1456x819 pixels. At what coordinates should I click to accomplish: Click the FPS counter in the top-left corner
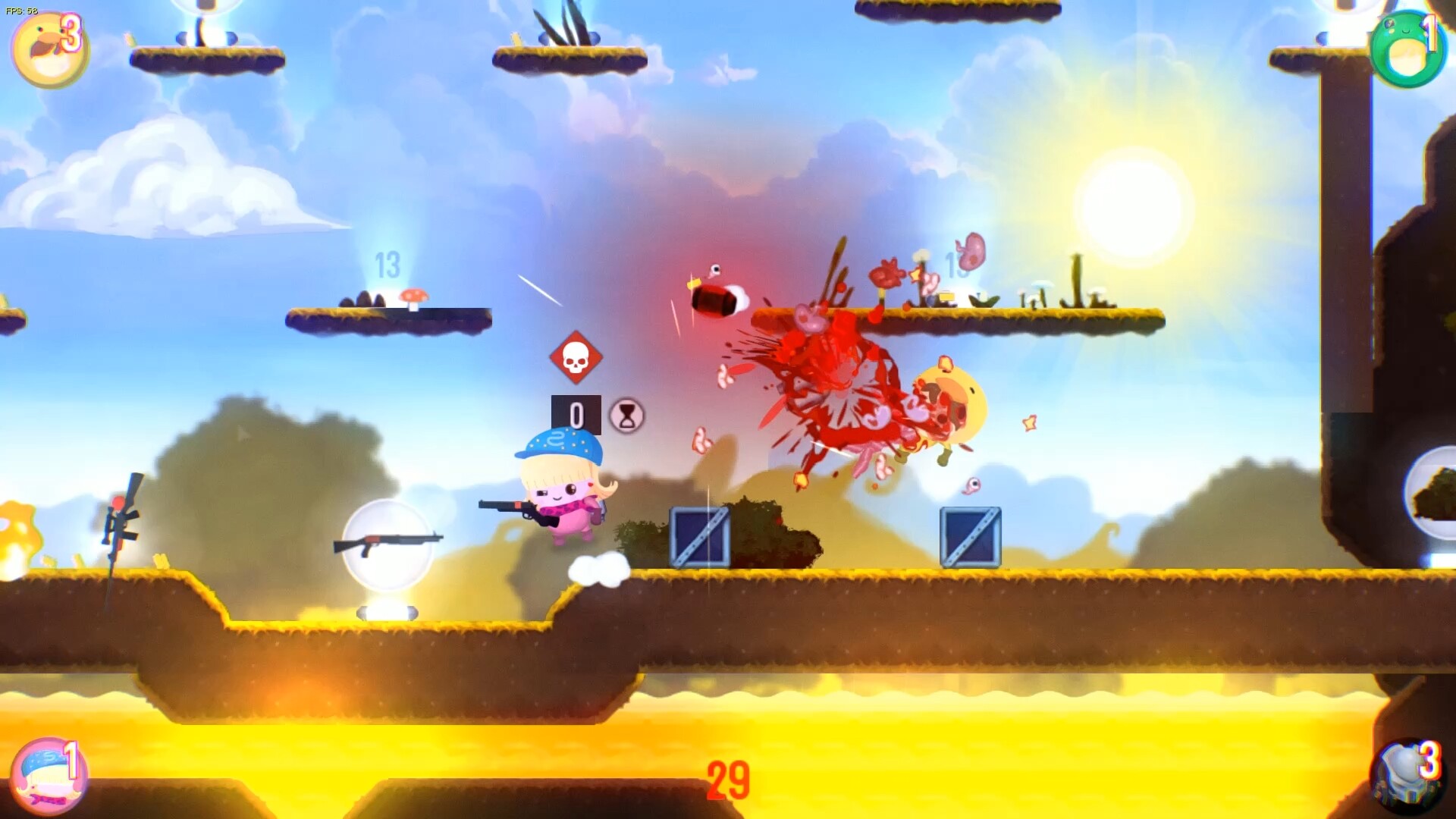[23, 11]
